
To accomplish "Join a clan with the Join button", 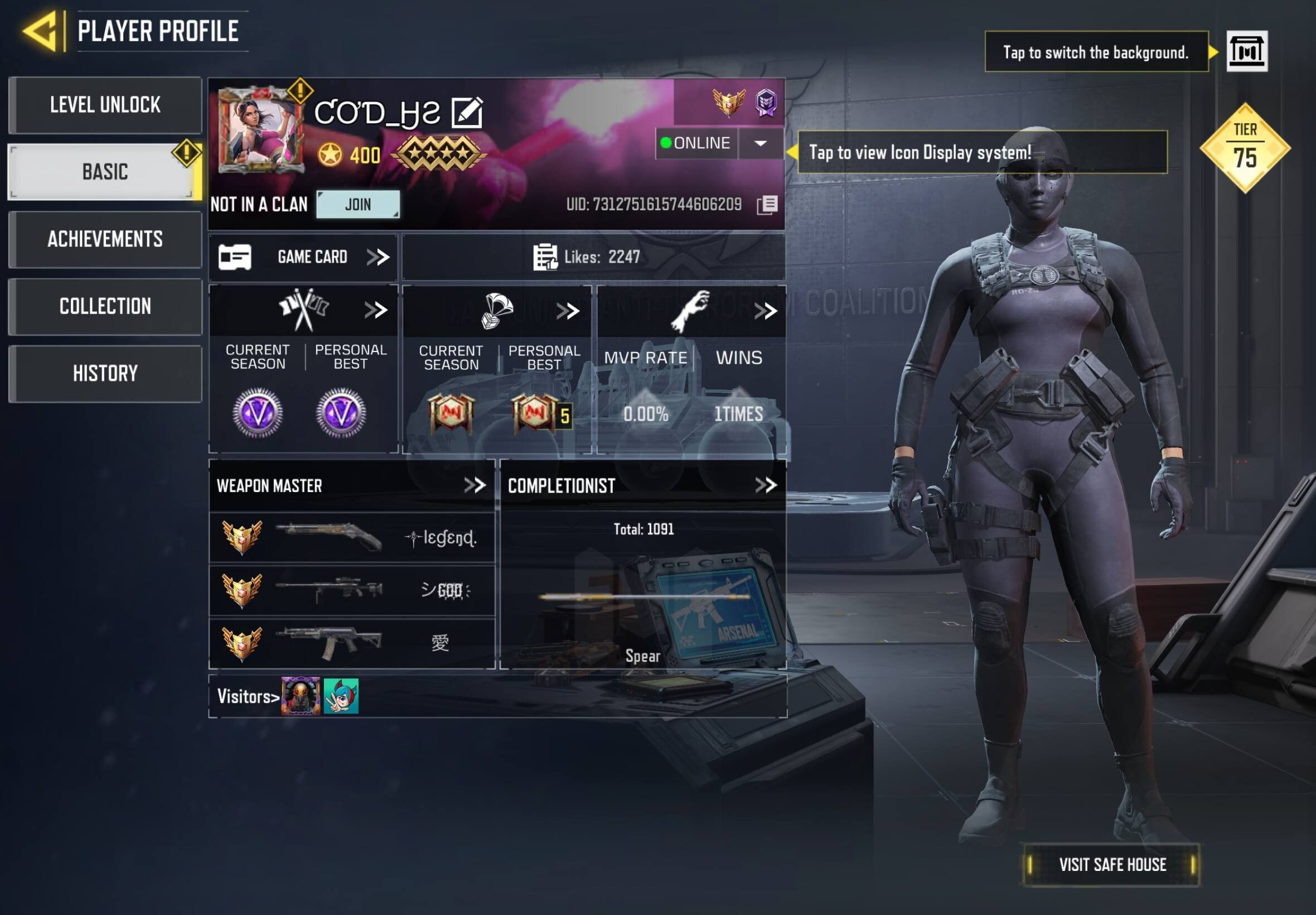I will point(358,204).
